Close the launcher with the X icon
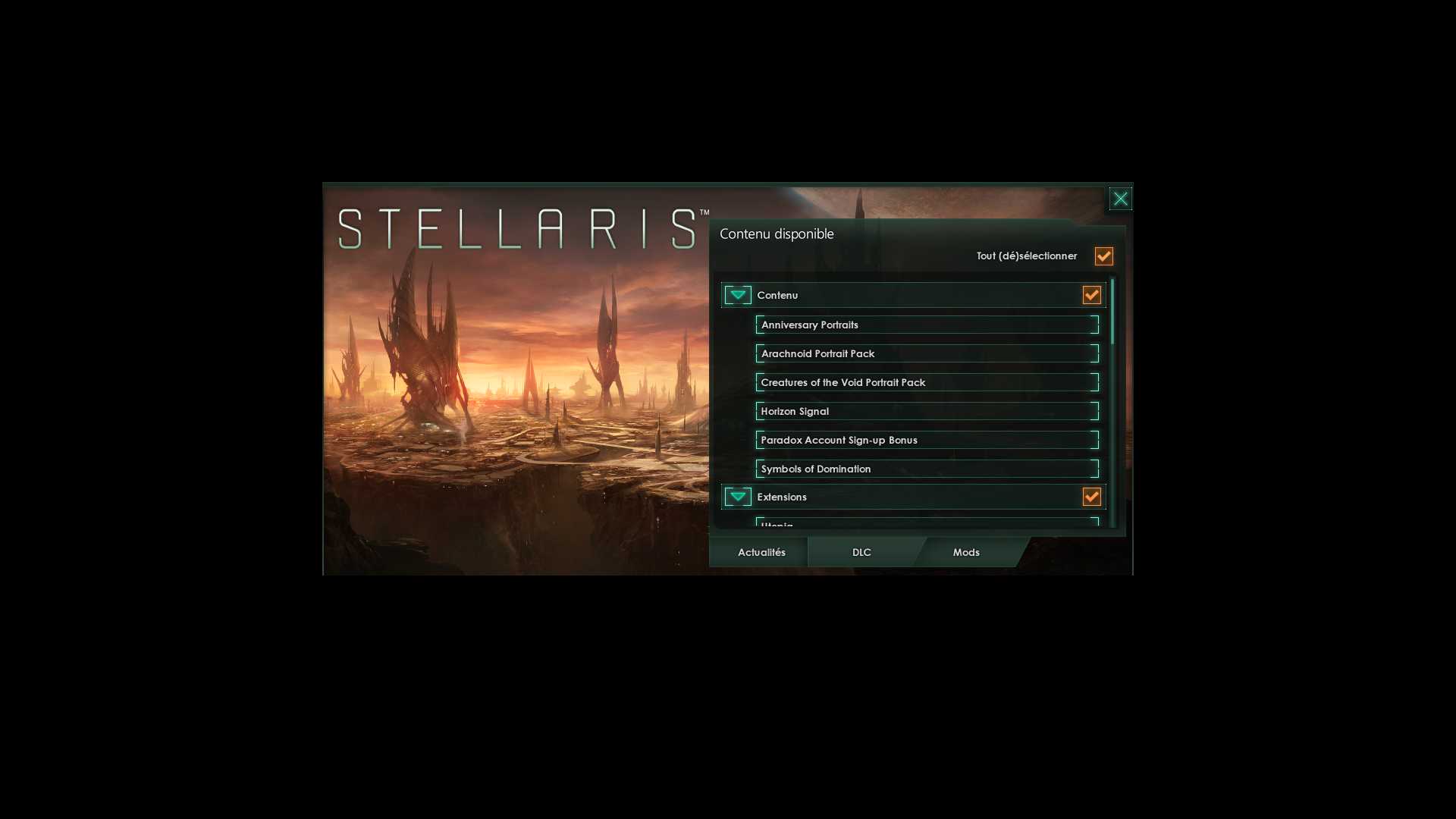Viewport: 1456px width, 819px height. [1120, 198]
